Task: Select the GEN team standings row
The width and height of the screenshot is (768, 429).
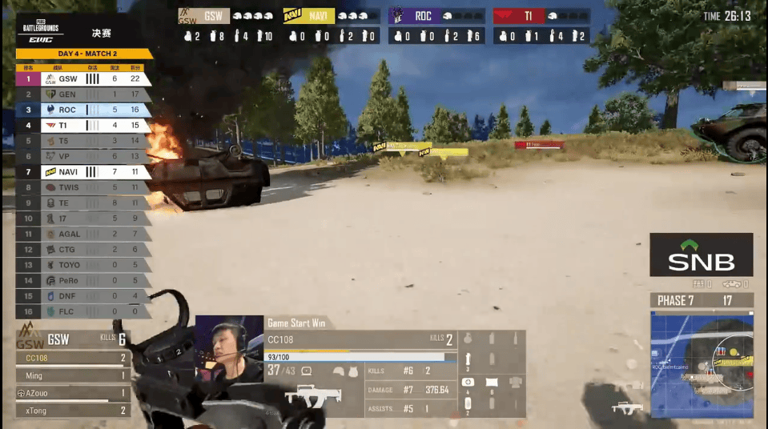Action: [x=83, y=94]
